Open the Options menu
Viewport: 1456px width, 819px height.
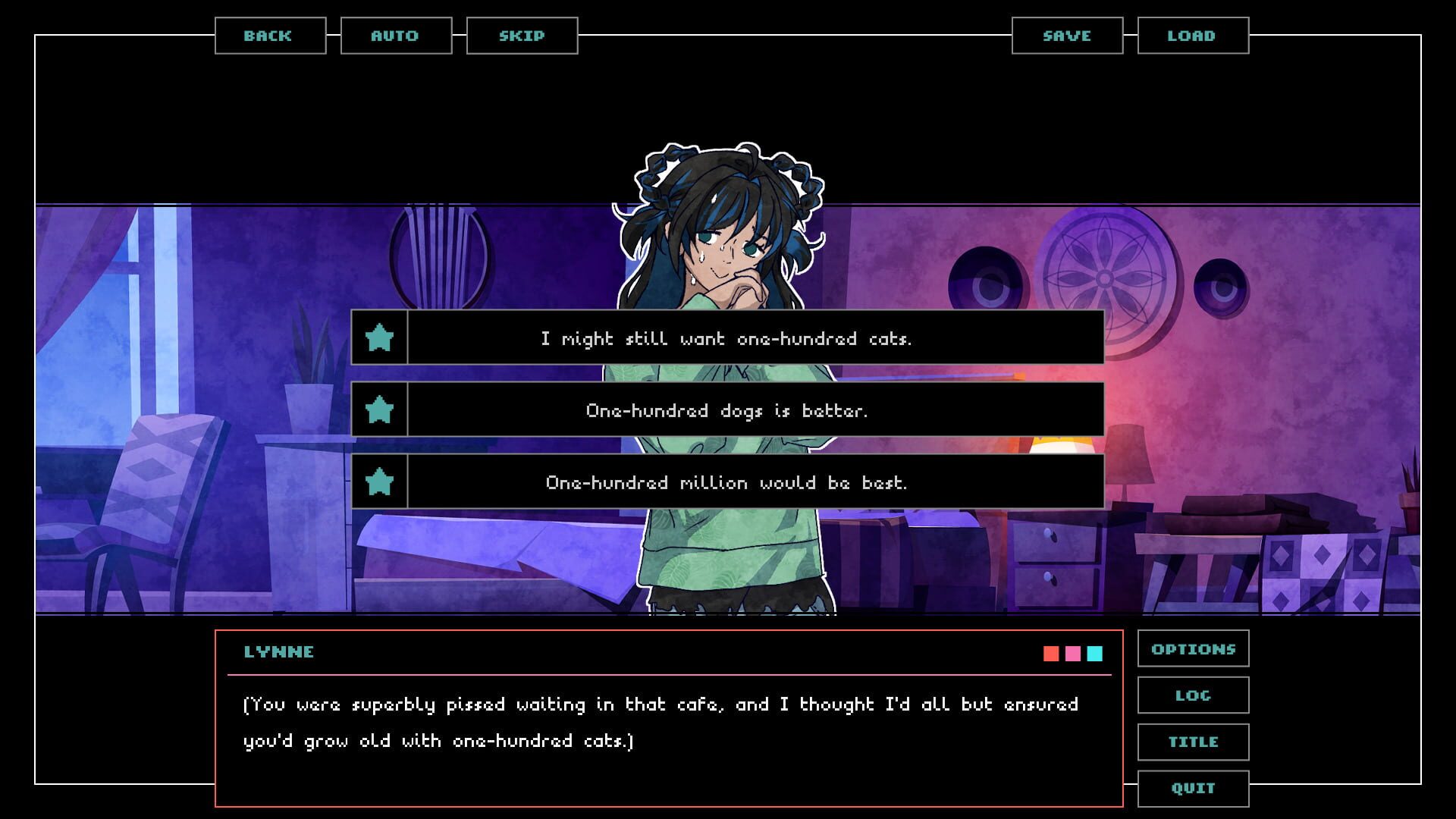1193,648
